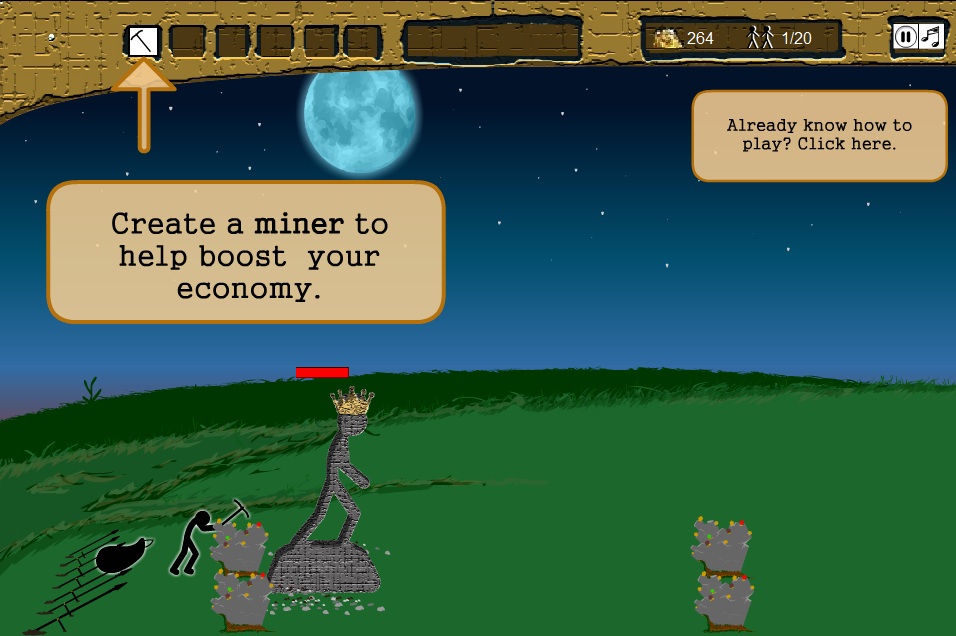
Task: Create a miner with the pickaxe button
Action: click(x=143, y=41)
